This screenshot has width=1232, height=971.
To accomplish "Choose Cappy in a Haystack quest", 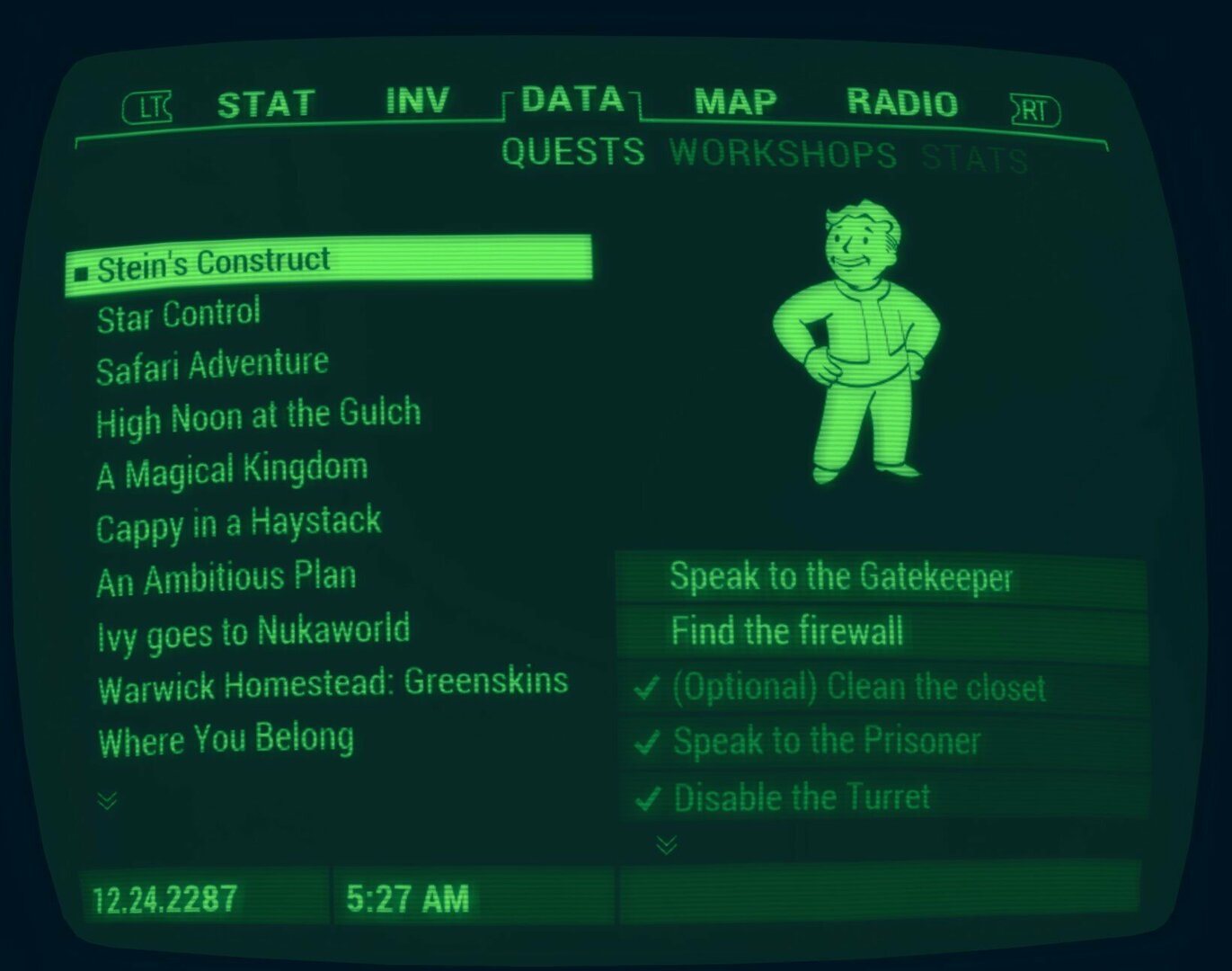I will point(239,523).
